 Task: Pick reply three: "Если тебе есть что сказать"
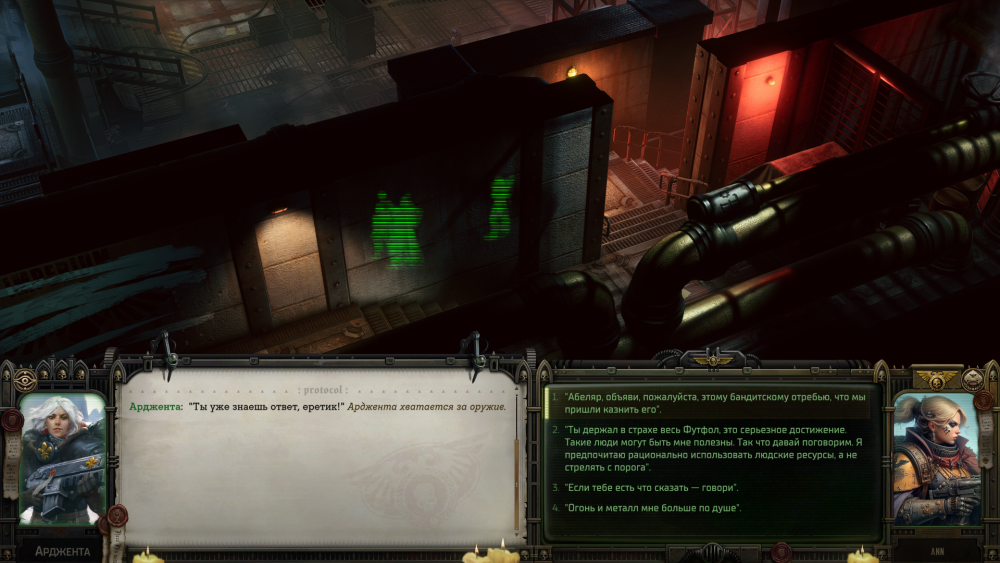point(650,487)
